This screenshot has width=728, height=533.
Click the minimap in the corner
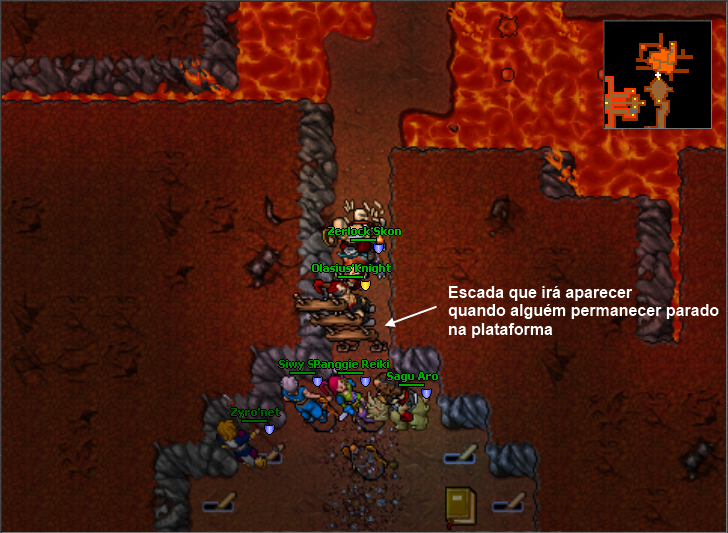[x=657, y=75]
